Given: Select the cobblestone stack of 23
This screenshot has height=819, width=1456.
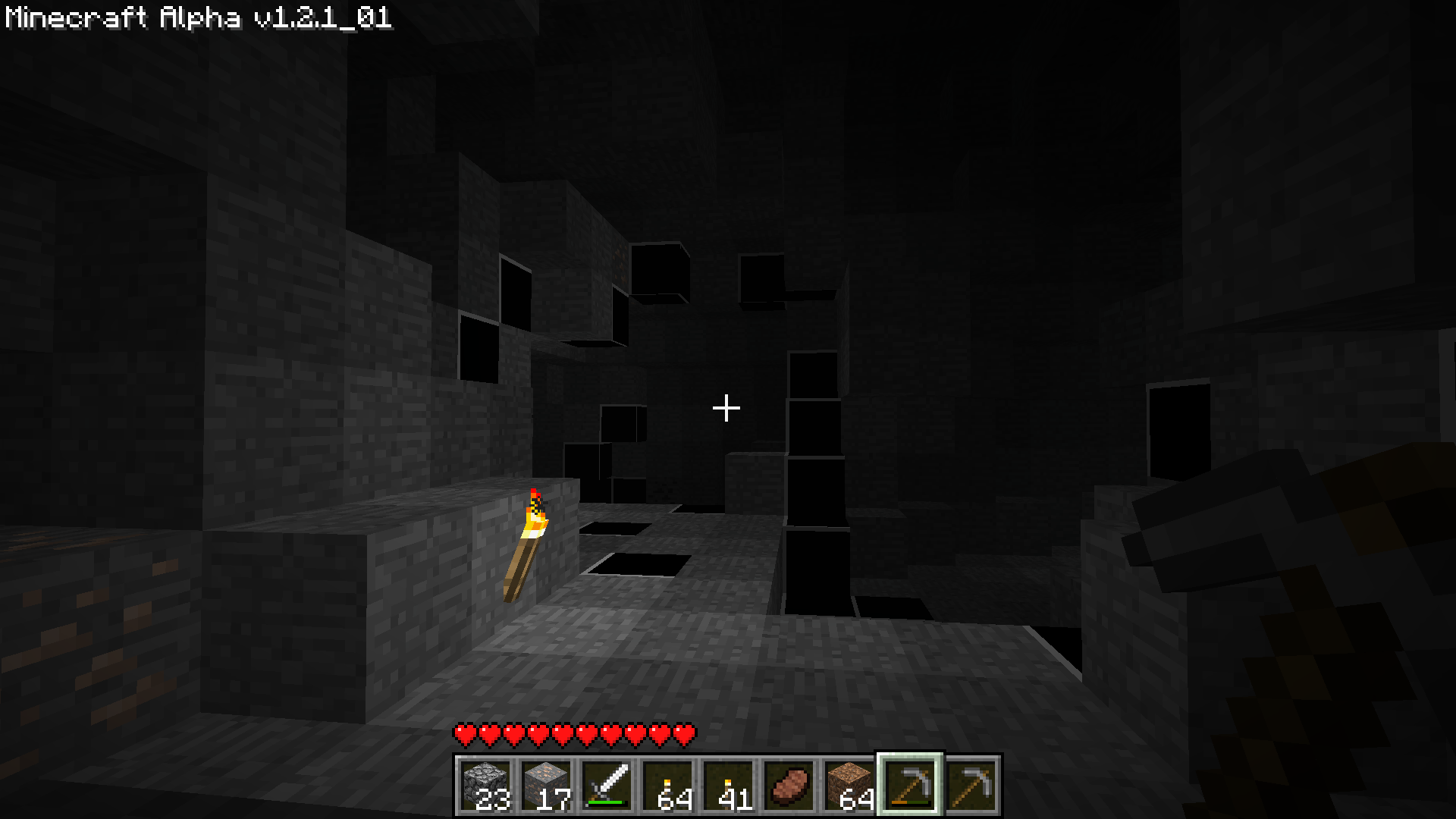Looking at the screenshot, I should pos(485,785).
